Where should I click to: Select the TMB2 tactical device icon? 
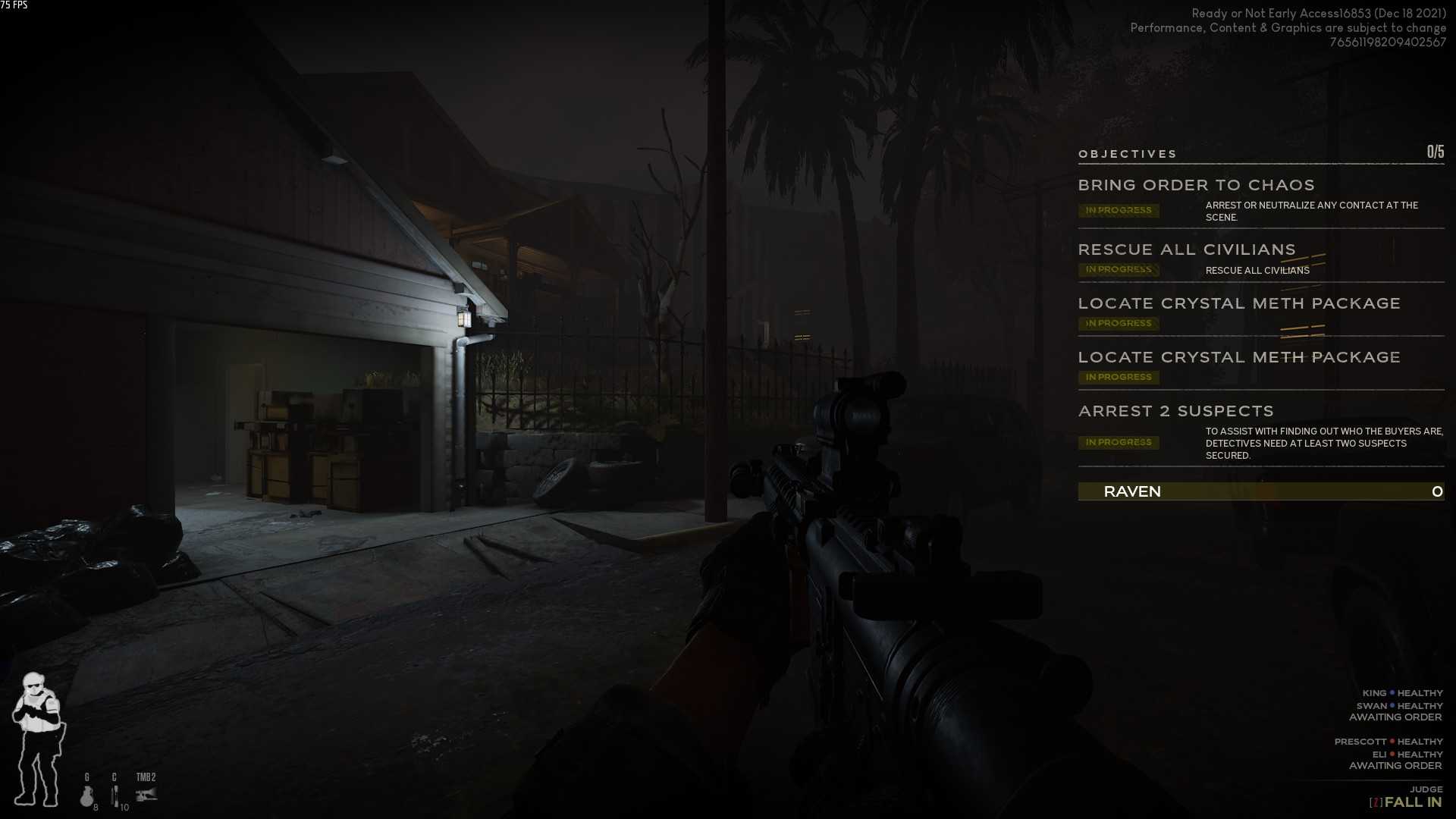coord(146,793)
